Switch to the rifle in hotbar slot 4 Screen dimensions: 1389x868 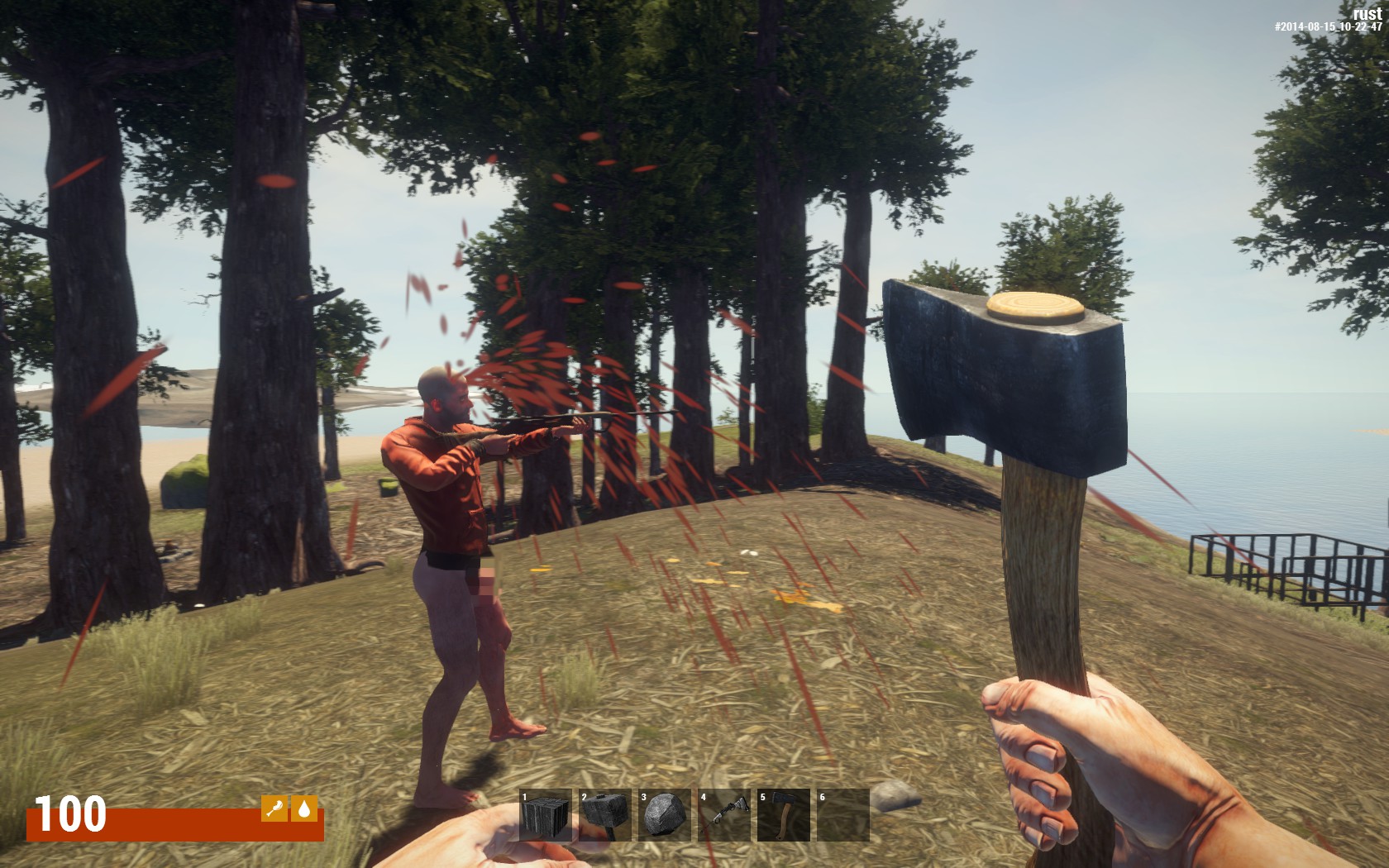pyautogui.click(x=724, y=815)
